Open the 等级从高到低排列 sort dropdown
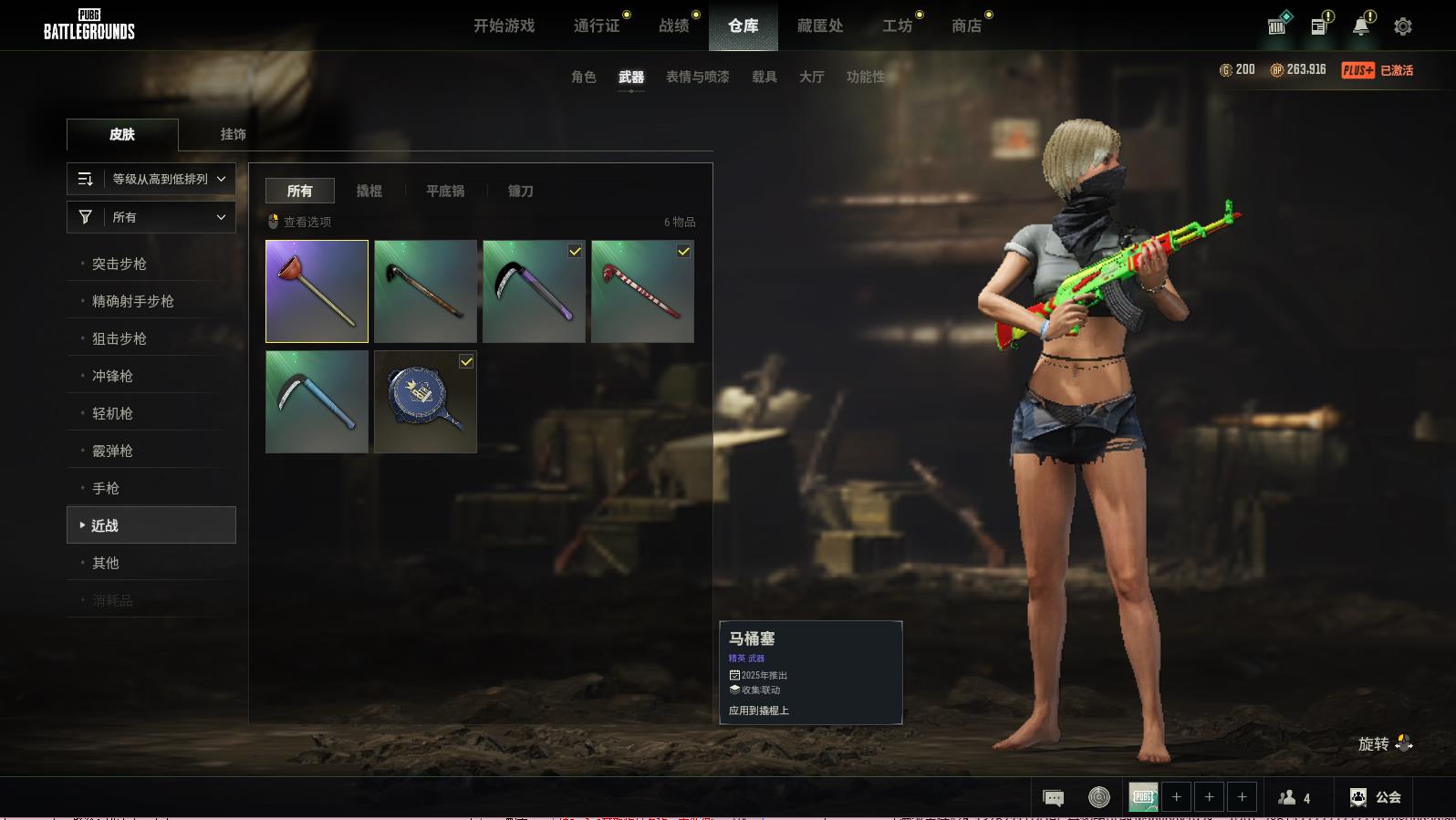 (151, 179)
